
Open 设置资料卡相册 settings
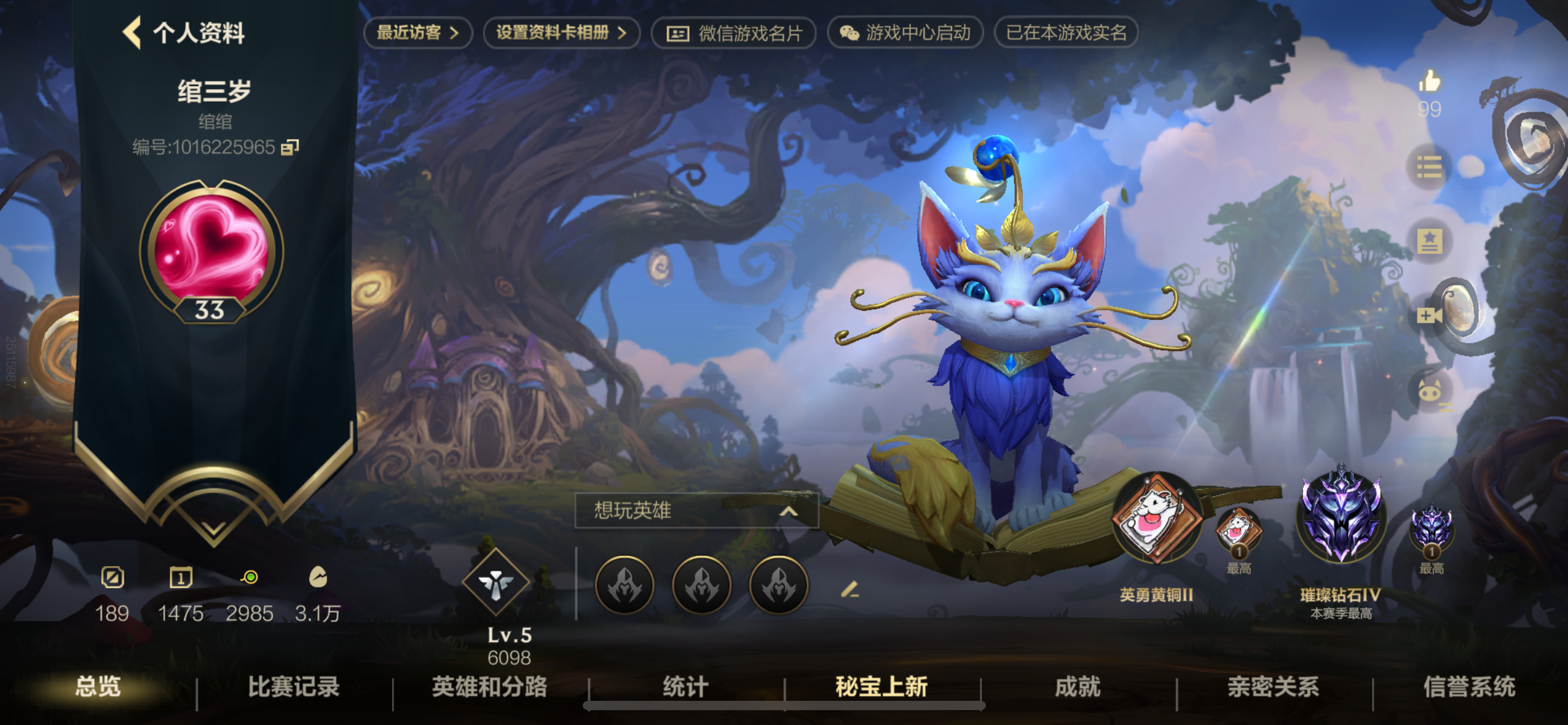[x=559, y=33]
